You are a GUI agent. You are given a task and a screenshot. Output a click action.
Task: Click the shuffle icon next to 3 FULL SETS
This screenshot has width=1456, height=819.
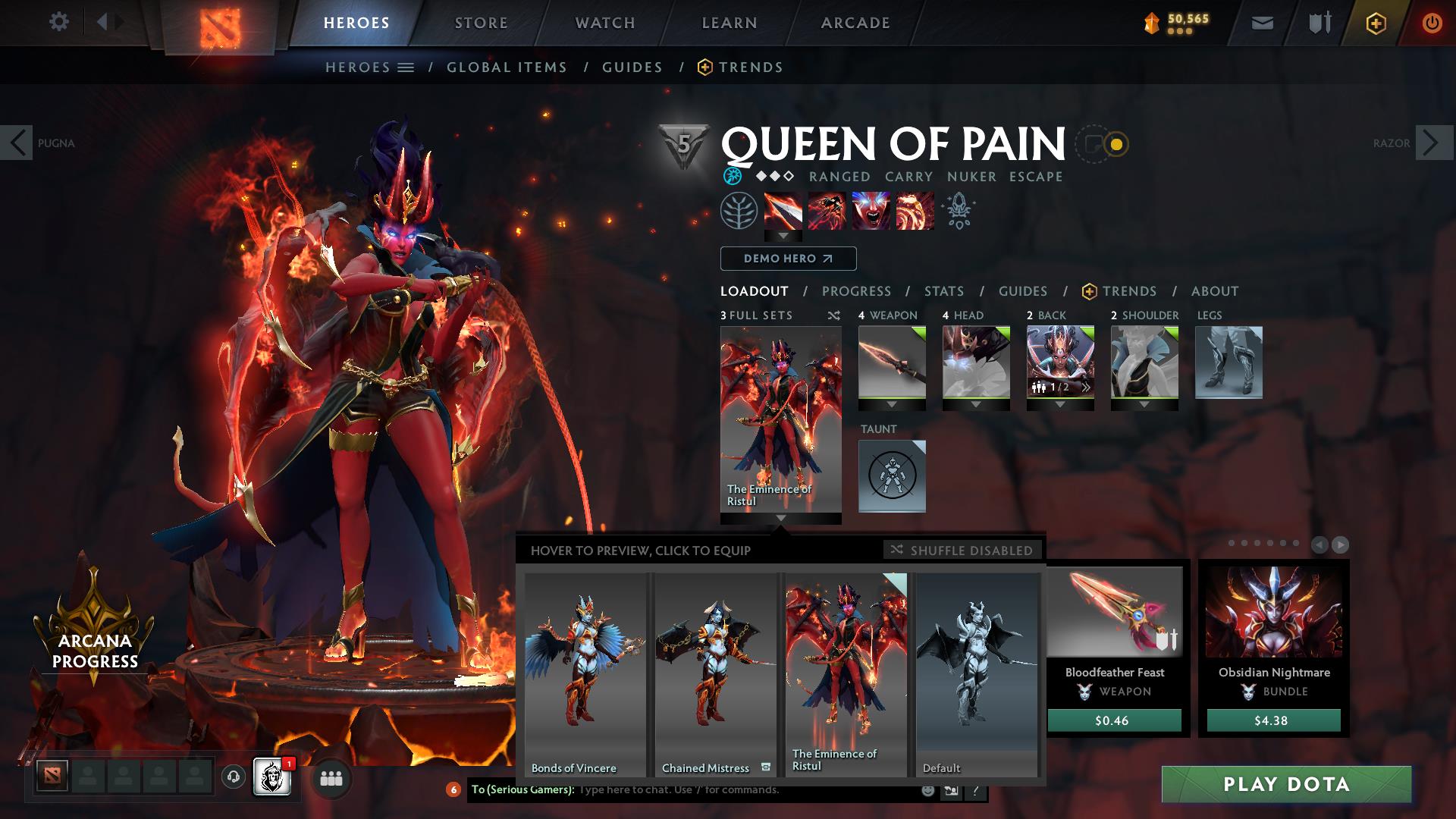(833, 315)
